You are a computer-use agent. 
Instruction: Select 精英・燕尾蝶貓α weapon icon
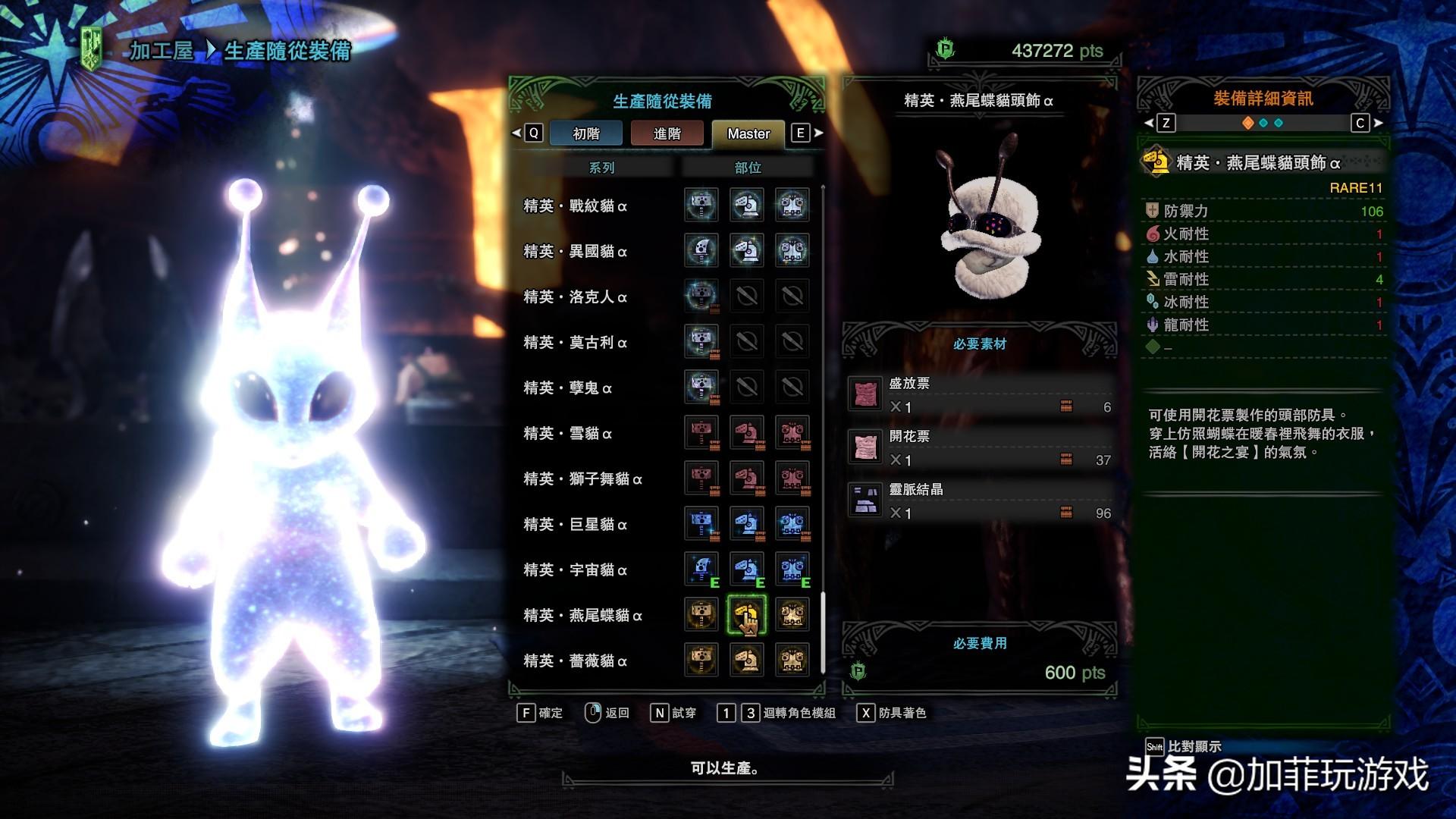click(701, 614)
